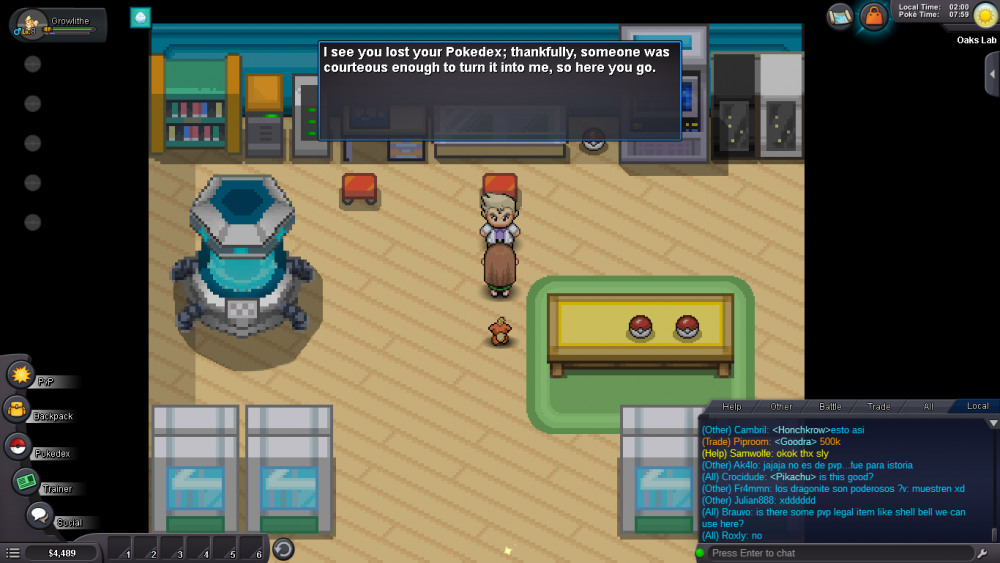Viewport: 1000px width, 563px height.
Task: Switch to the All chat tab
Action: pos(928,406)
